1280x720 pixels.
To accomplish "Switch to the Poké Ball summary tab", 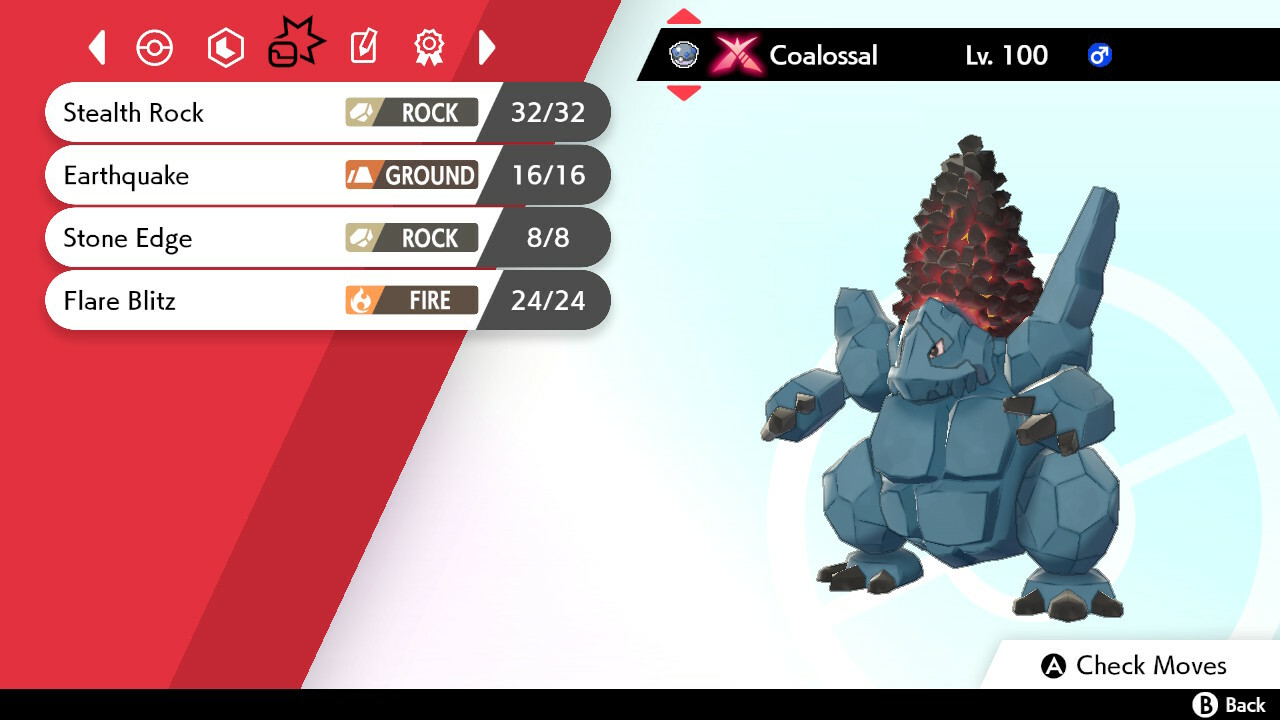I will coord(155,48).
